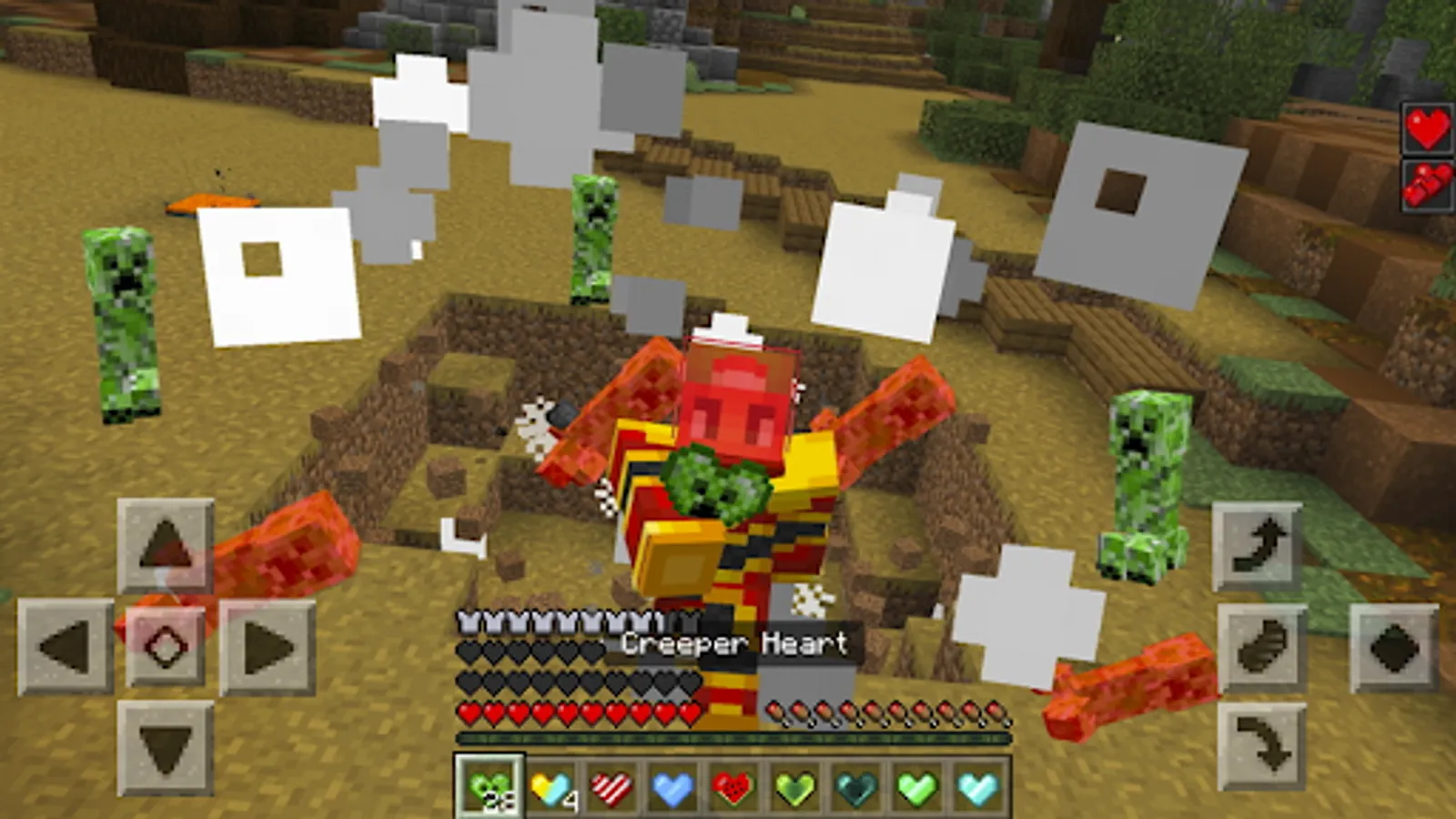Select the diamond-blue heart in the last slot

[x=974, y=787]
